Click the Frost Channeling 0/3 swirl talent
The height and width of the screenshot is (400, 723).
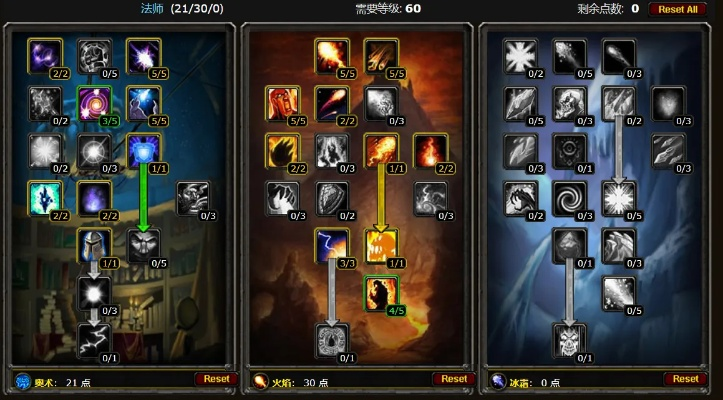tap(570, 198)
